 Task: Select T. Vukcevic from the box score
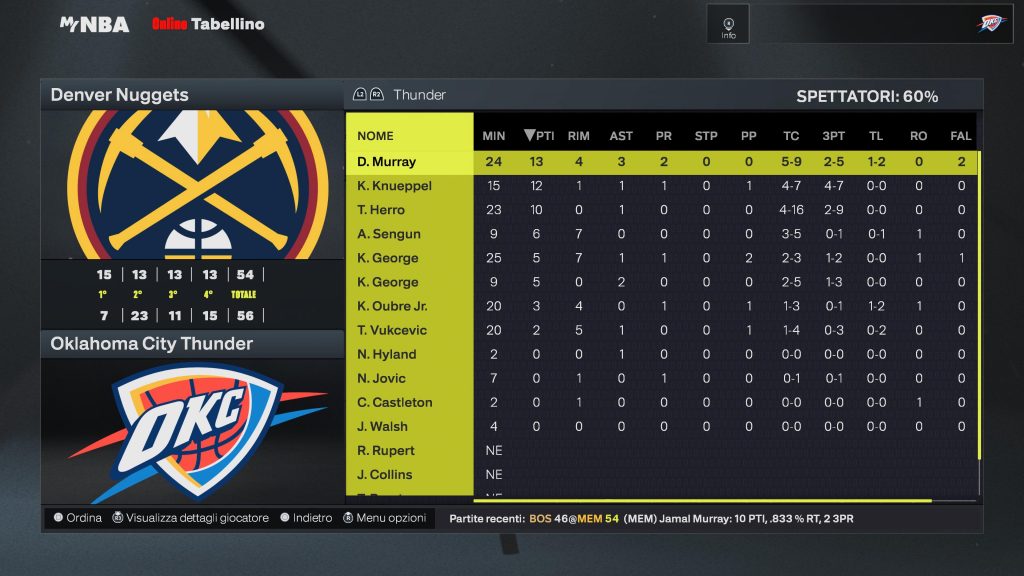(x=393, y=330)
